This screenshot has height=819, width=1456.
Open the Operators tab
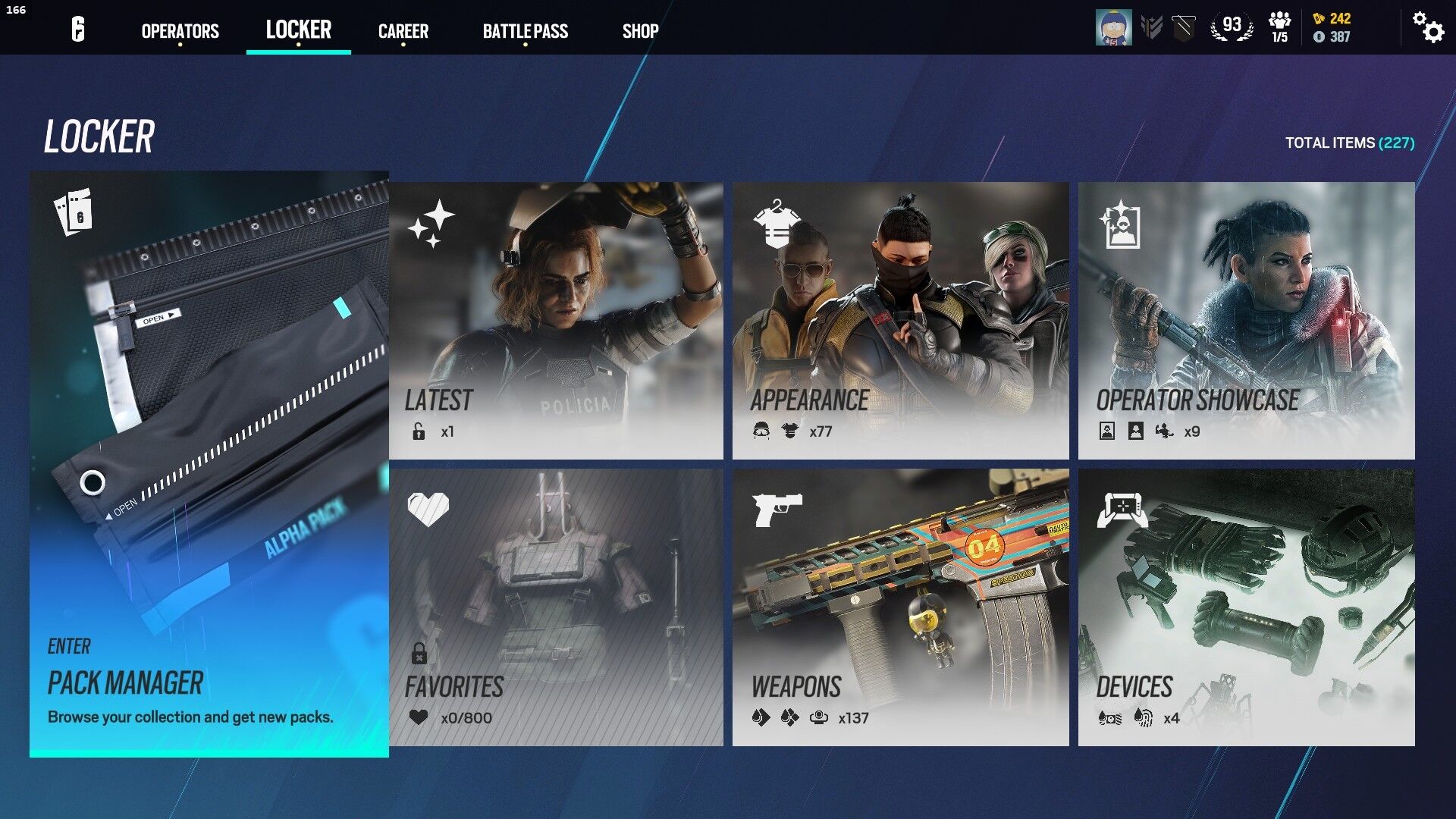(180, 31)
